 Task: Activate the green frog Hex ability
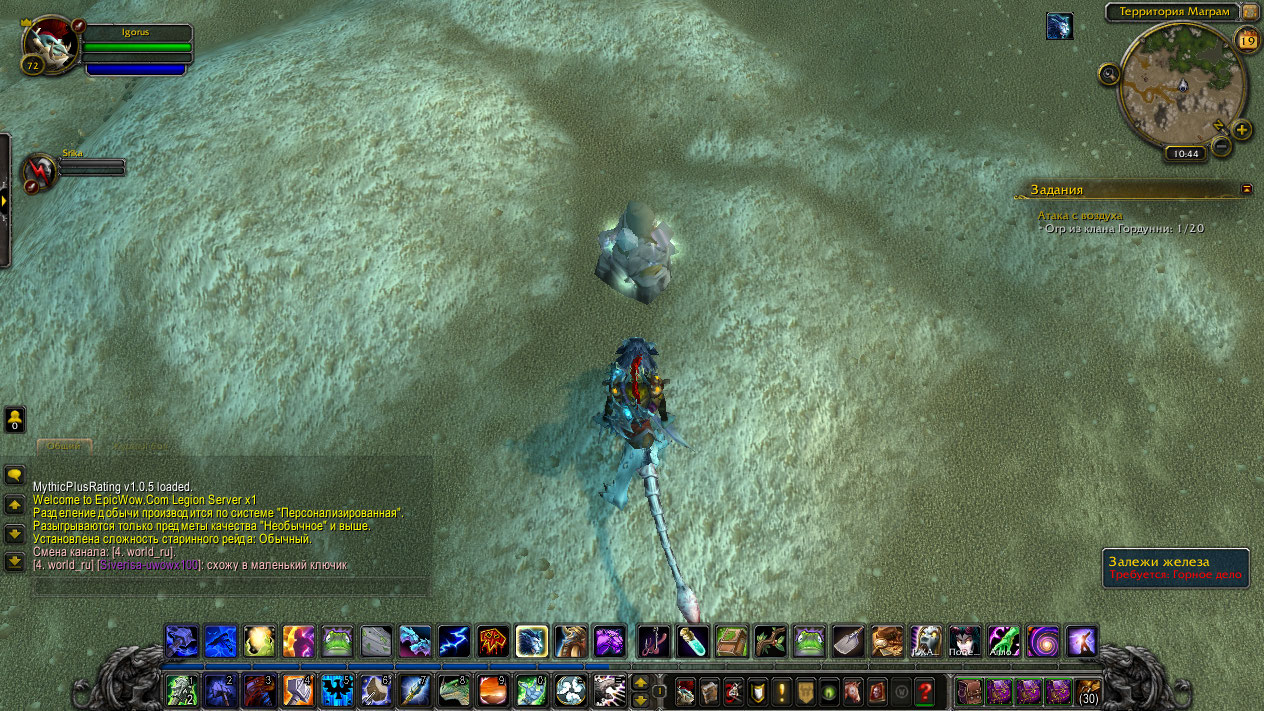[336, 641]
